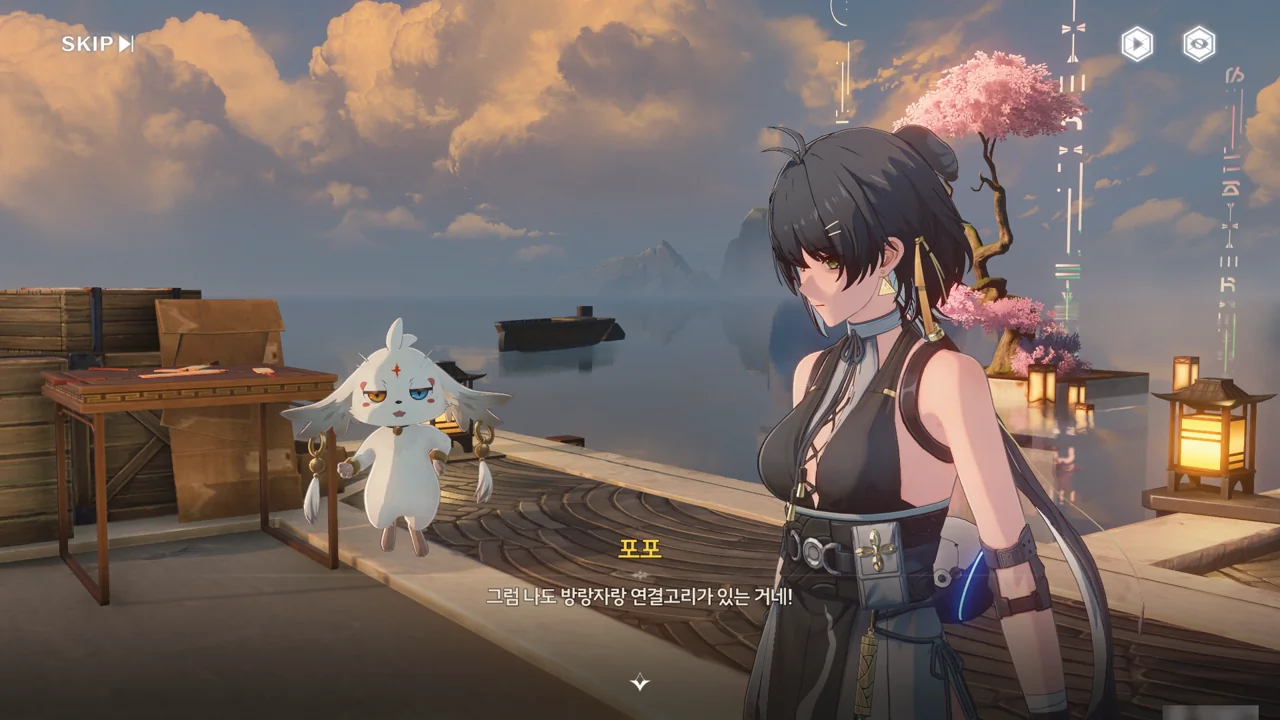The height and width of the screenshot is (720, 1280).
Task: Advance dialogue using the continue arrow marker
Action: [640, 683]
